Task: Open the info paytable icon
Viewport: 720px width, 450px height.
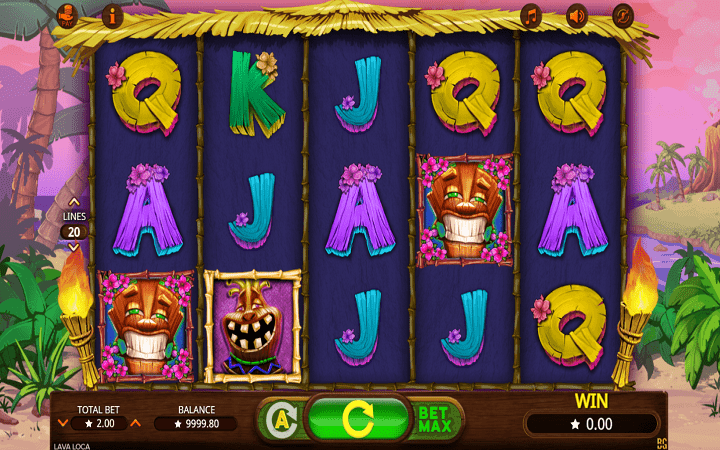Action: click(x=111, y=15)
